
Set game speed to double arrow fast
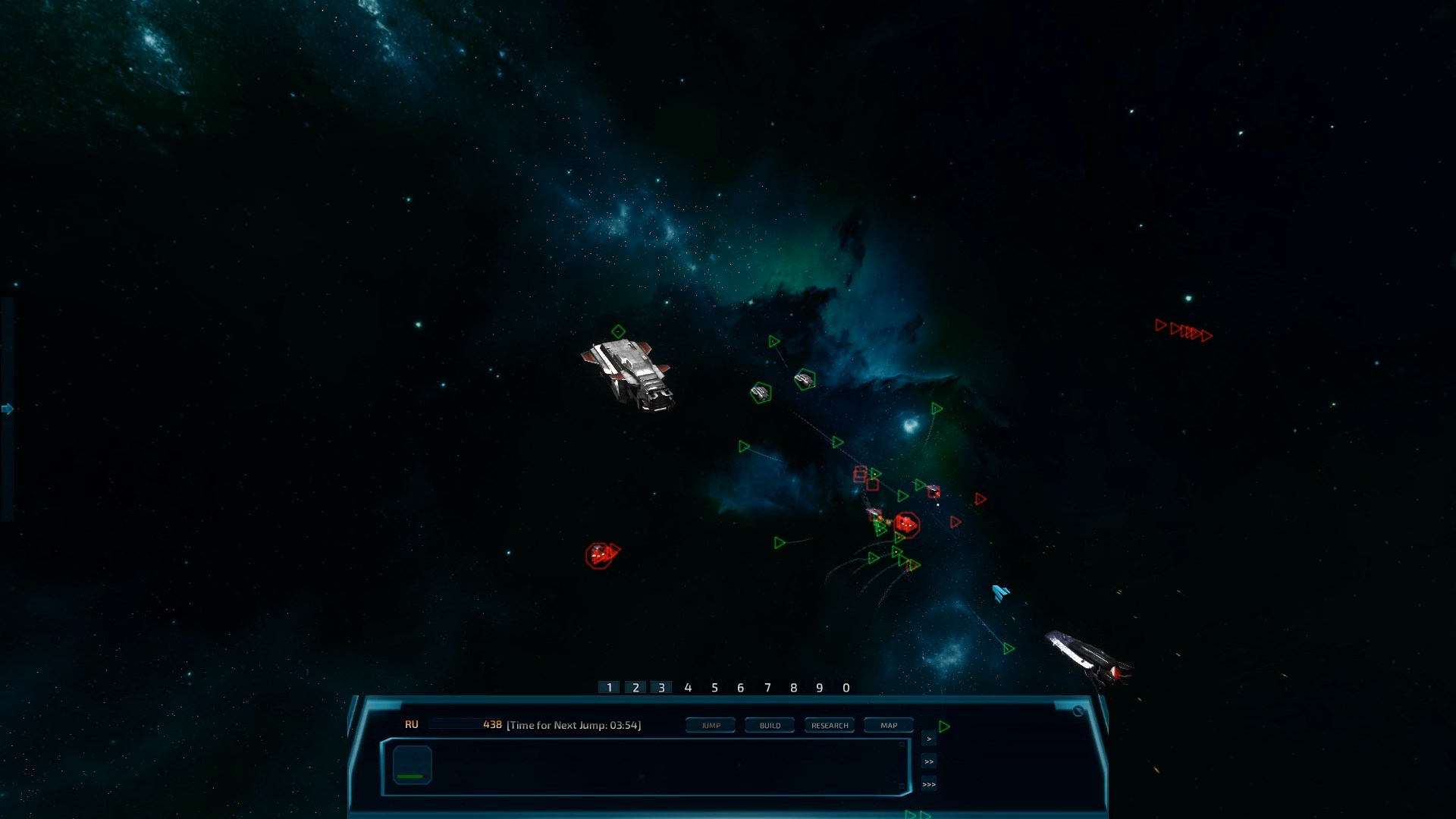tap(929, 761)
